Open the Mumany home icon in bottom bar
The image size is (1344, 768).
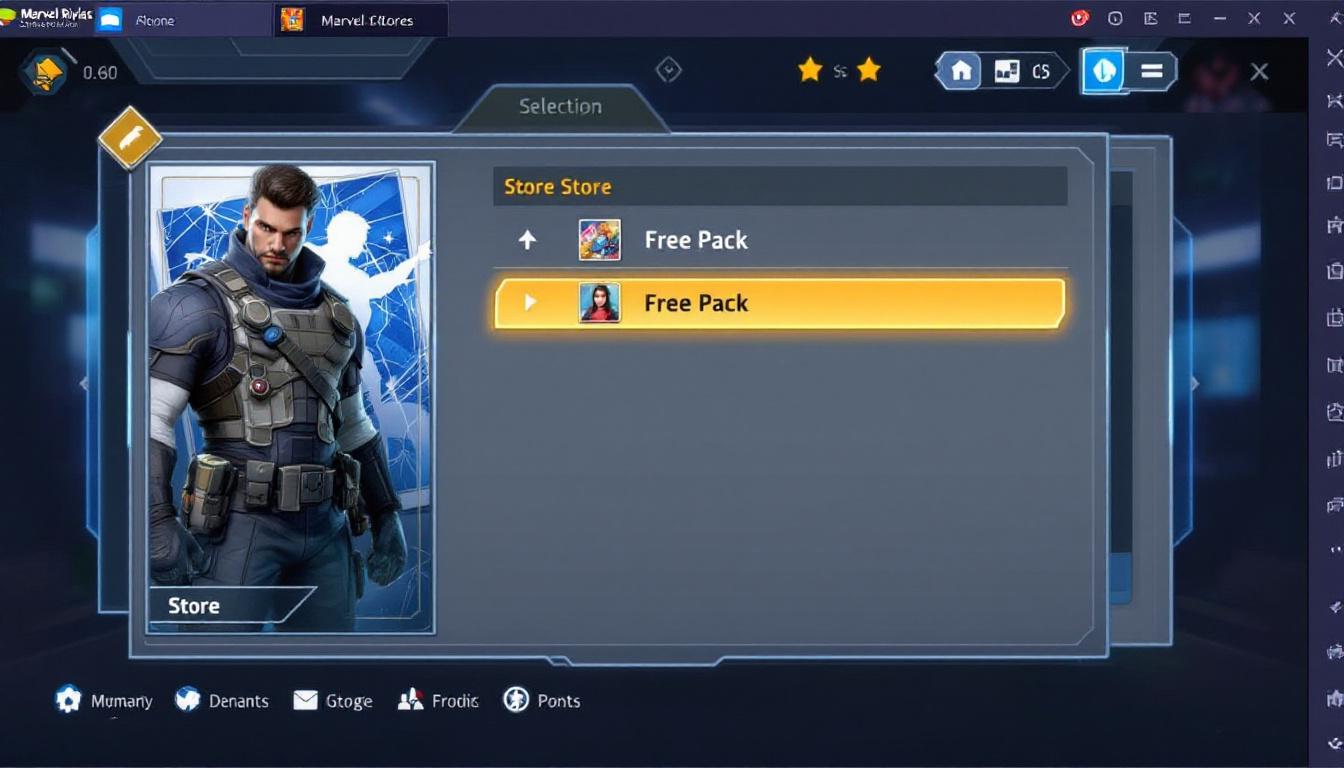68,700
